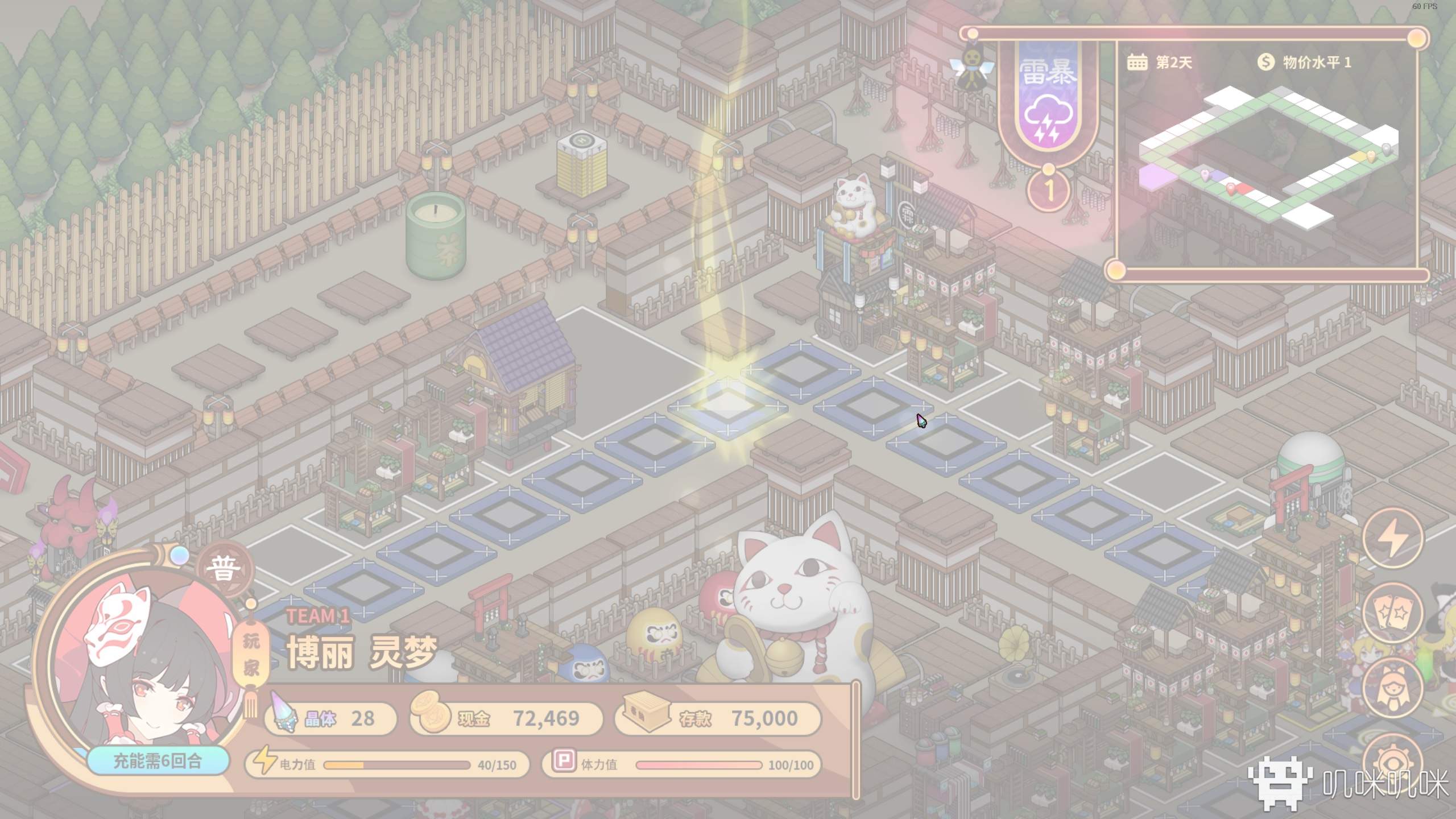
Task: Open the fox-eared character button
Action: coord(1393,688)
